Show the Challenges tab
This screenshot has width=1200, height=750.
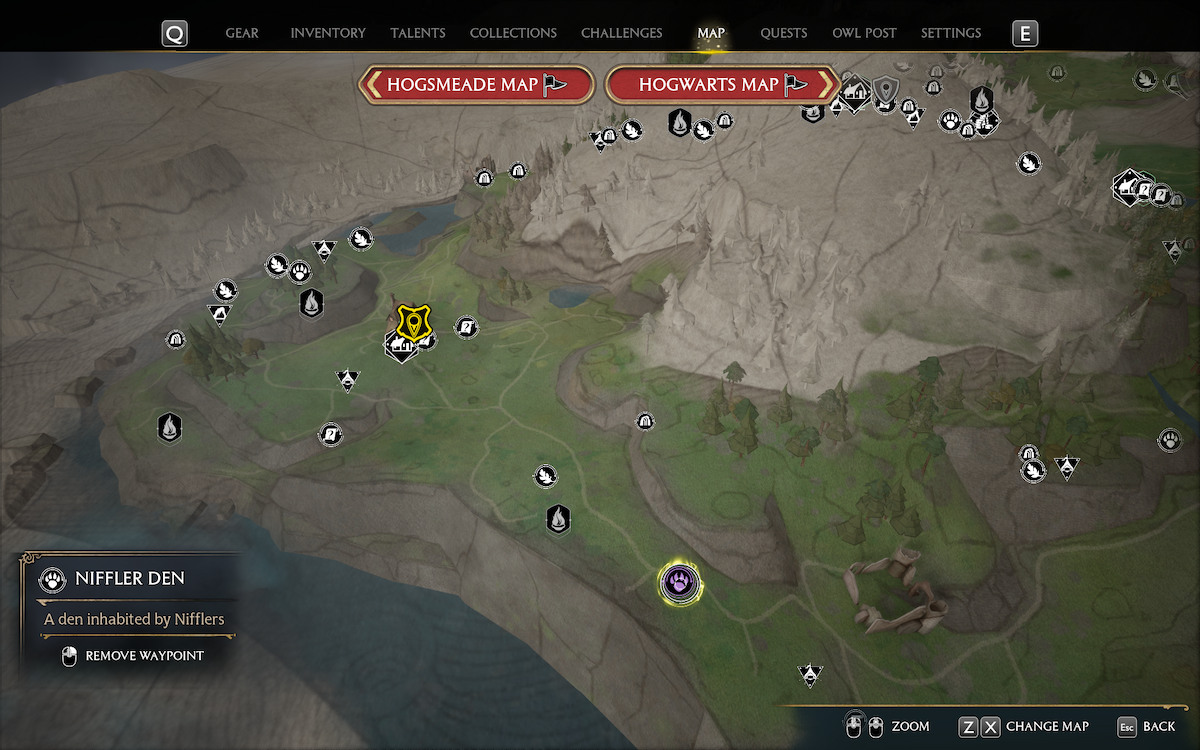point(621,33)
